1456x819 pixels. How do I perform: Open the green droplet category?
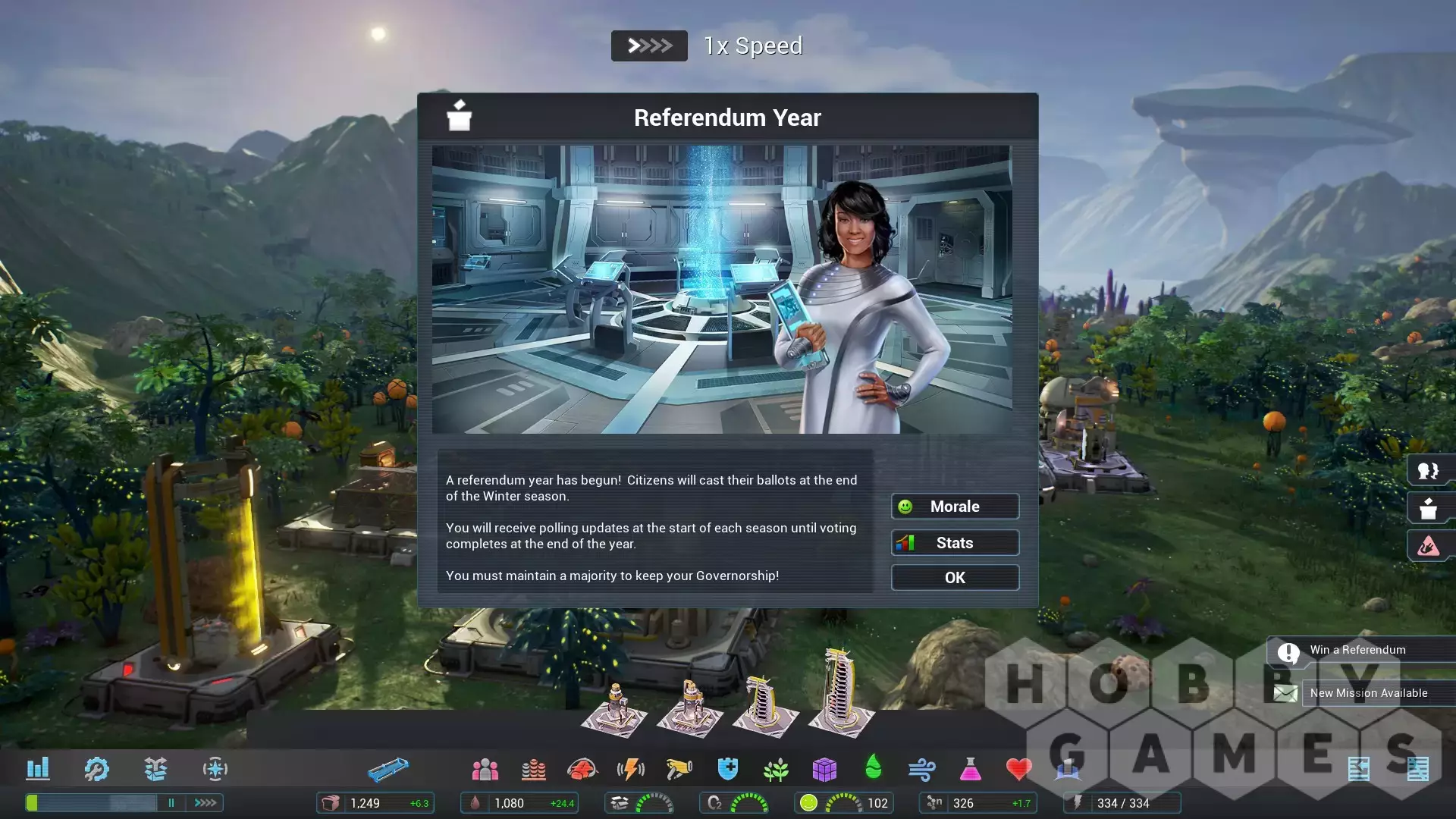(x=873, y=767)
